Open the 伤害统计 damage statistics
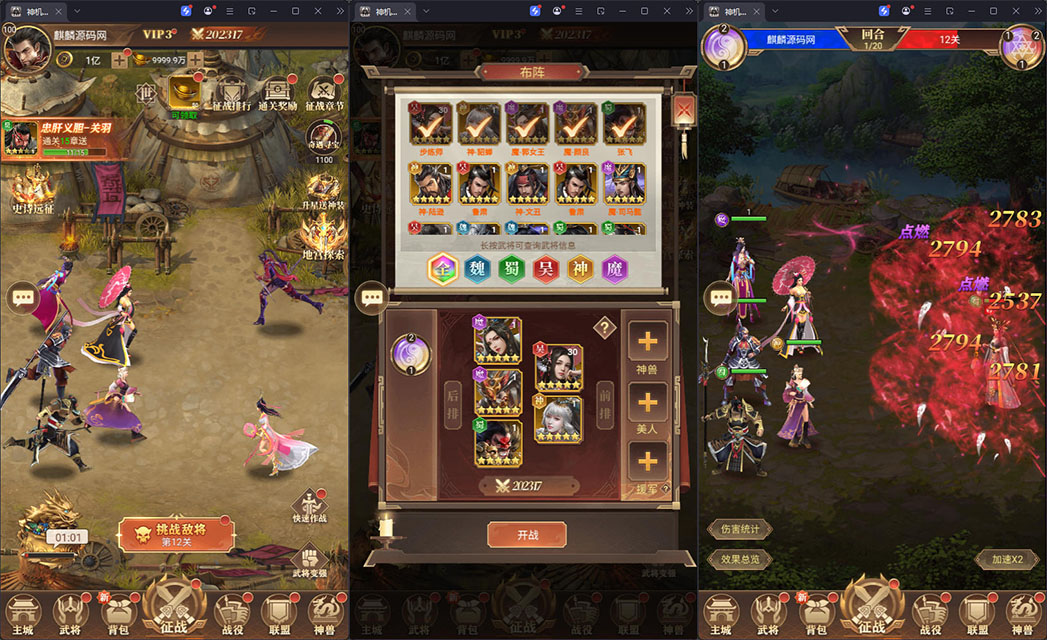Viewport: 1047px width, 640px height. [x=739, y=529]
